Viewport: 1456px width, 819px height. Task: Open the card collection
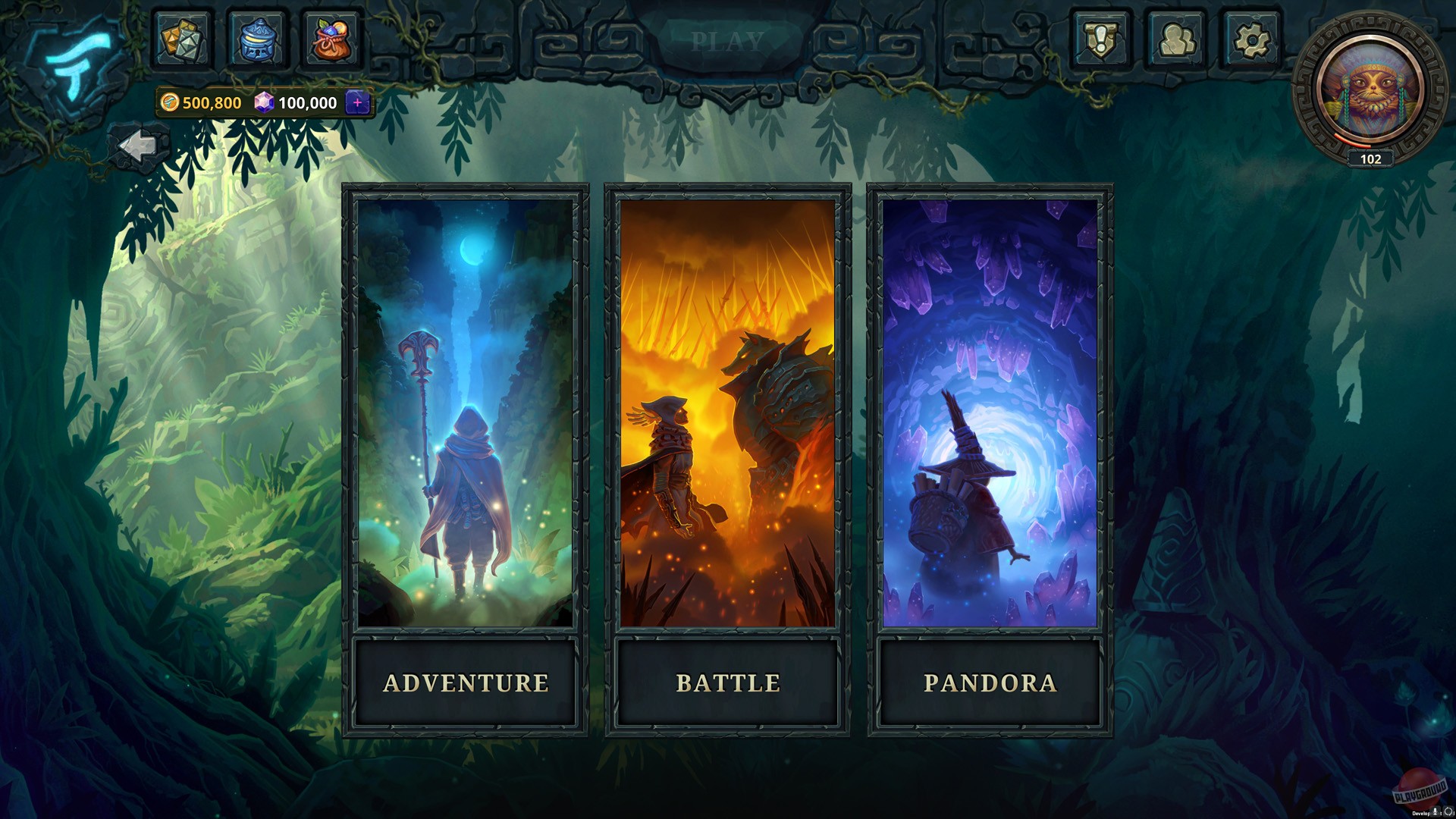[x=181, y=39]
